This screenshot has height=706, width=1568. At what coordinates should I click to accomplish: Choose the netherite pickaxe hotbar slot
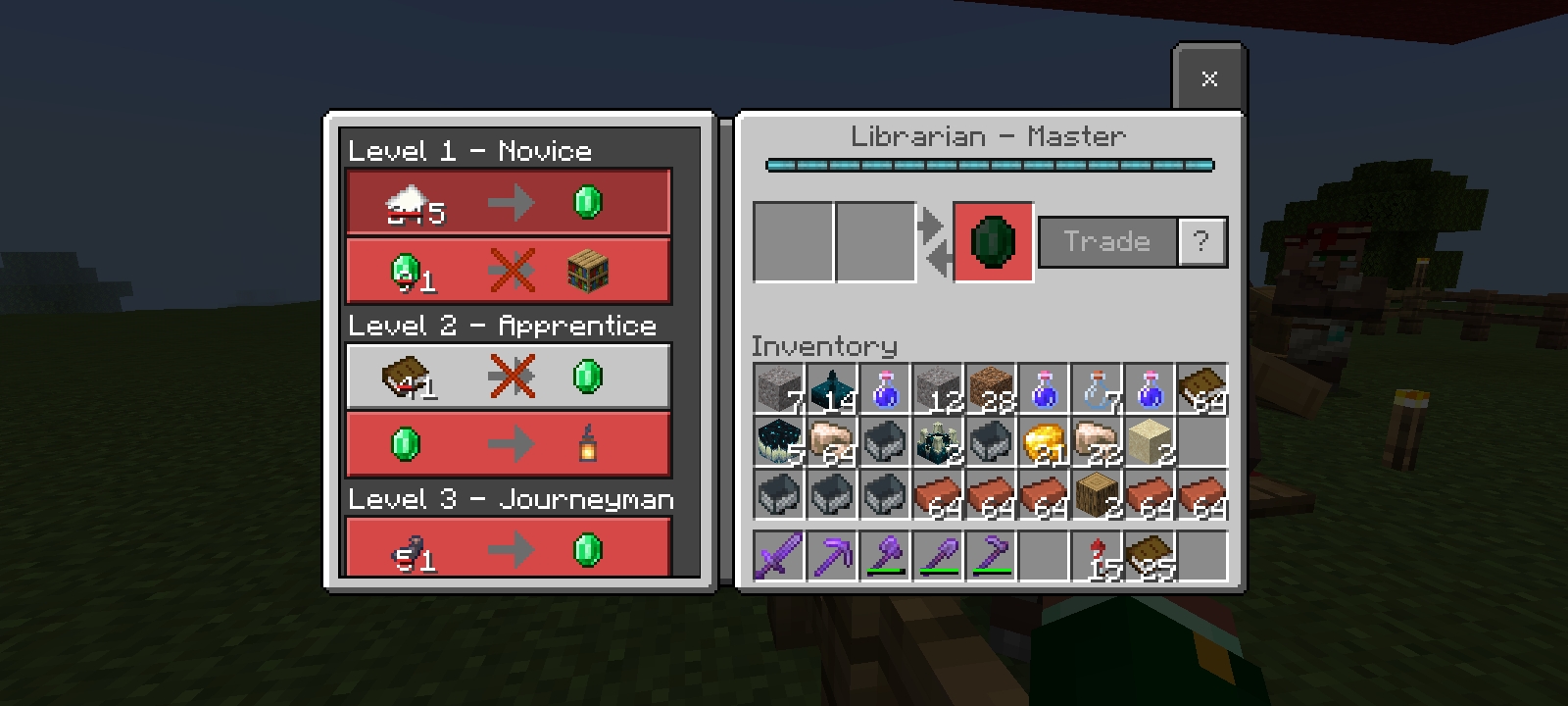(832, 556)
